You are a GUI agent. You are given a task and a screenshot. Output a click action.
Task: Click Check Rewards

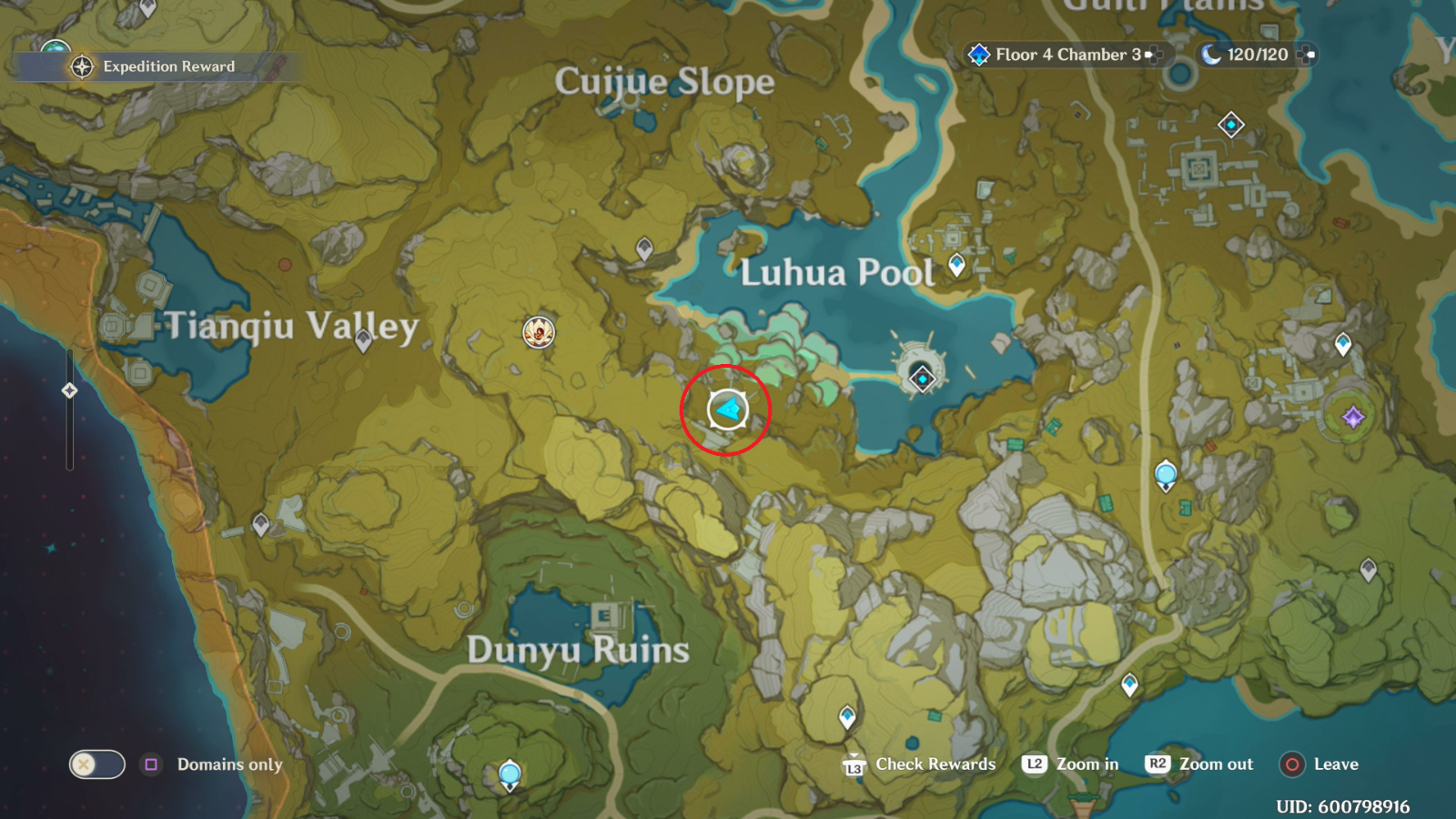tap(934, 763)
